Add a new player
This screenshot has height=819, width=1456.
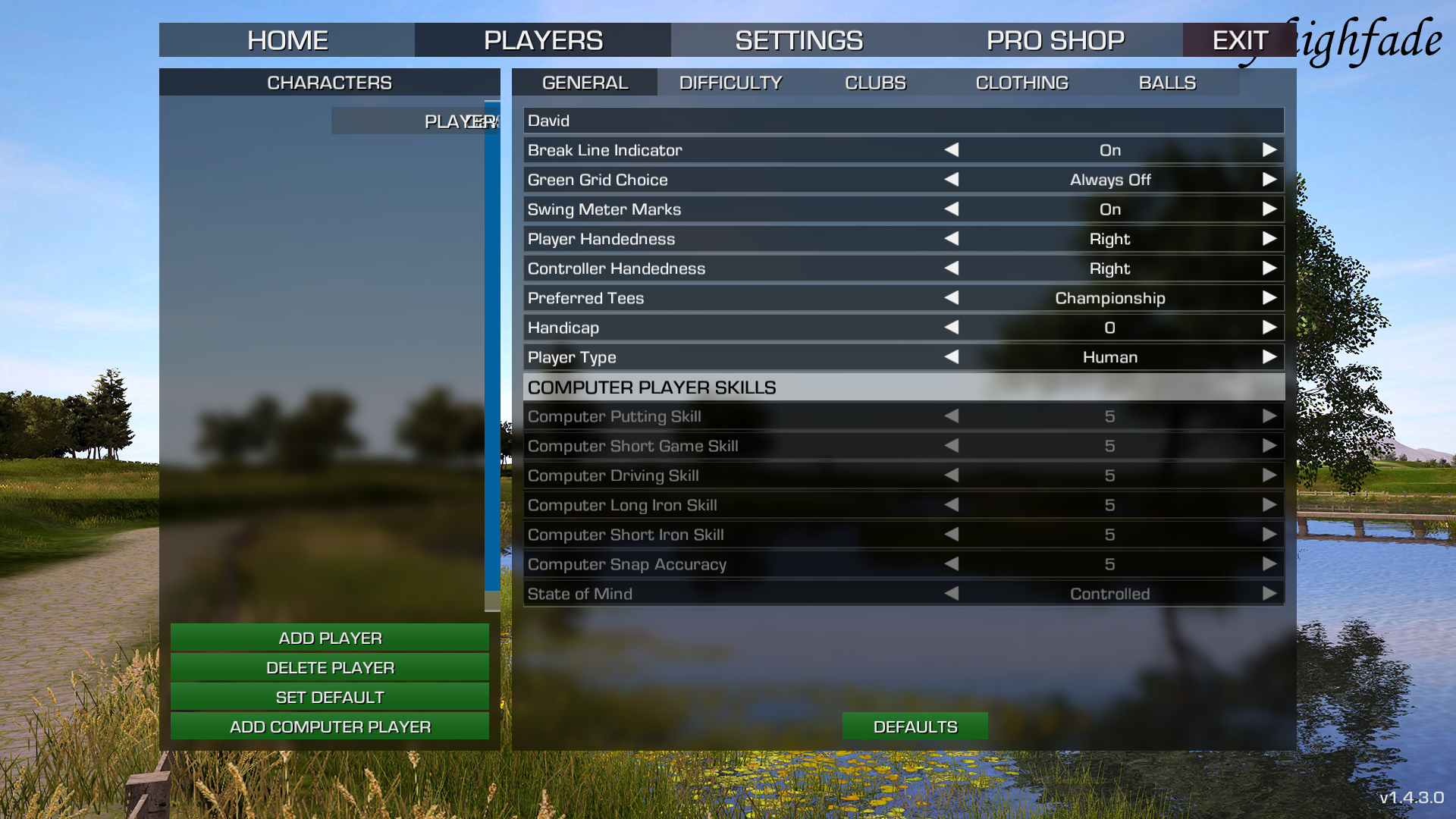click(x=330, y=638)
